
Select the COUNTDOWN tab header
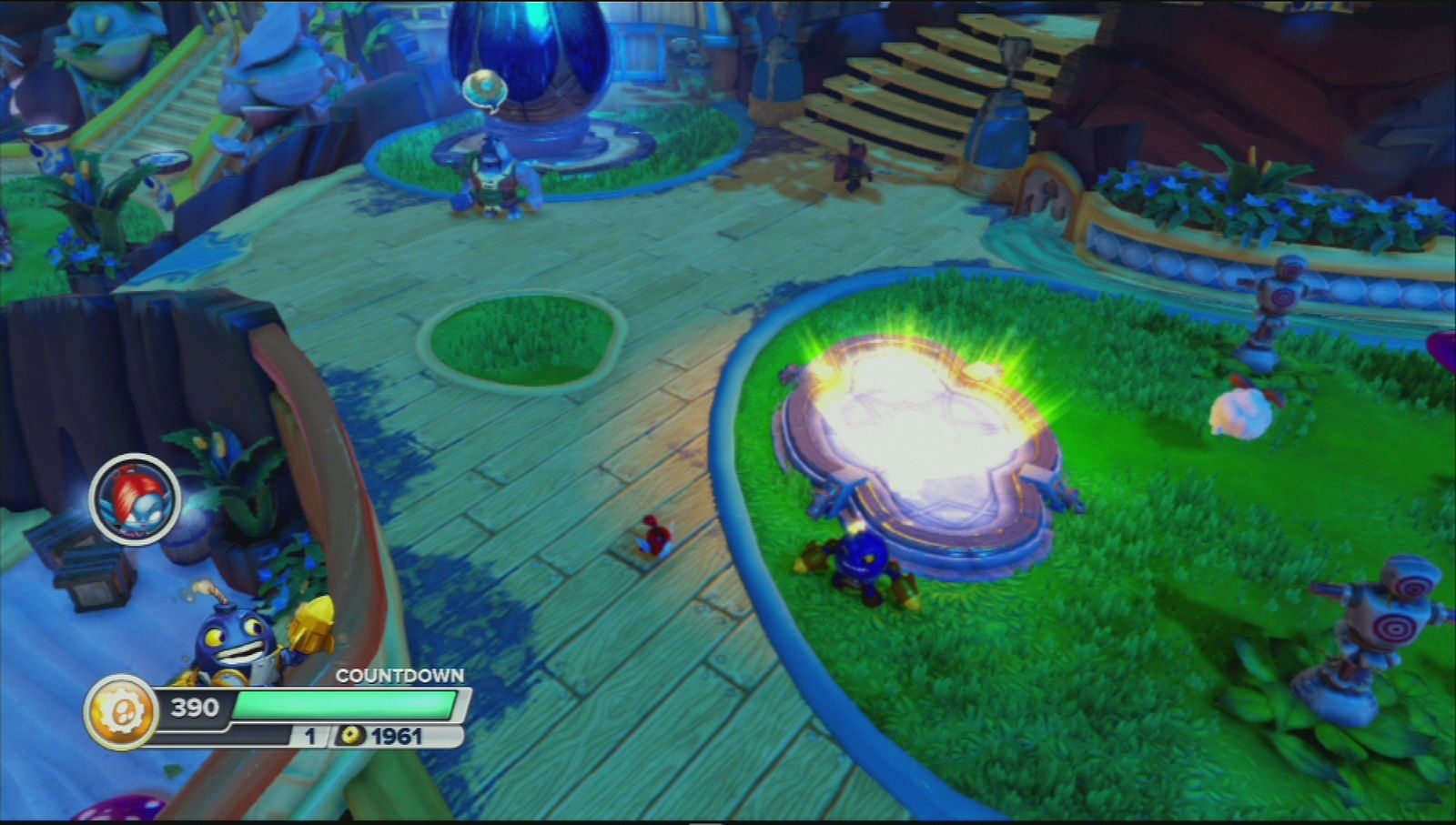[400, 677]
